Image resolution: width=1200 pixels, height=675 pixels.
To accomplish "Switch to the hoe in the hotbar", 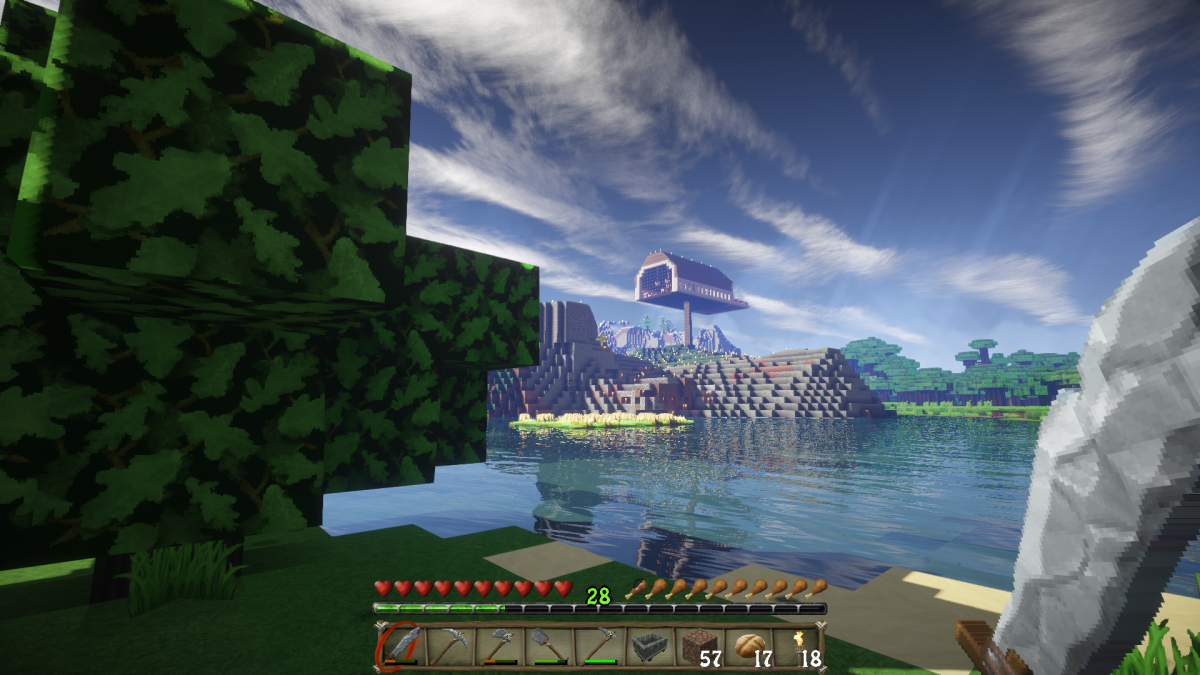I will tap(598, 645).
